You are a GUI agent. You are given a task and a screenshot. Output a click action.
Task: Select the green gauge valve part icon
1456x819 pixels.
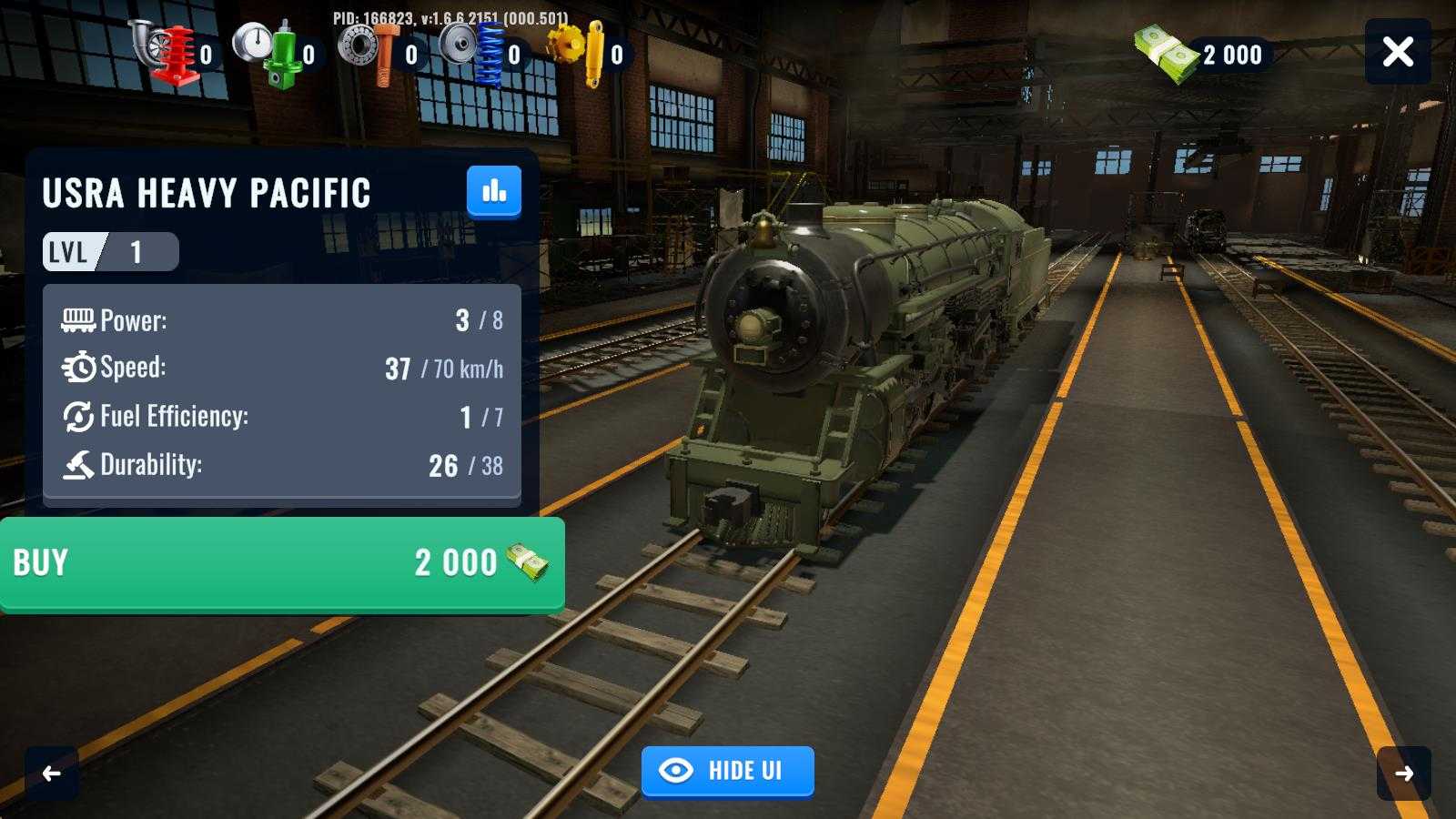269,53
